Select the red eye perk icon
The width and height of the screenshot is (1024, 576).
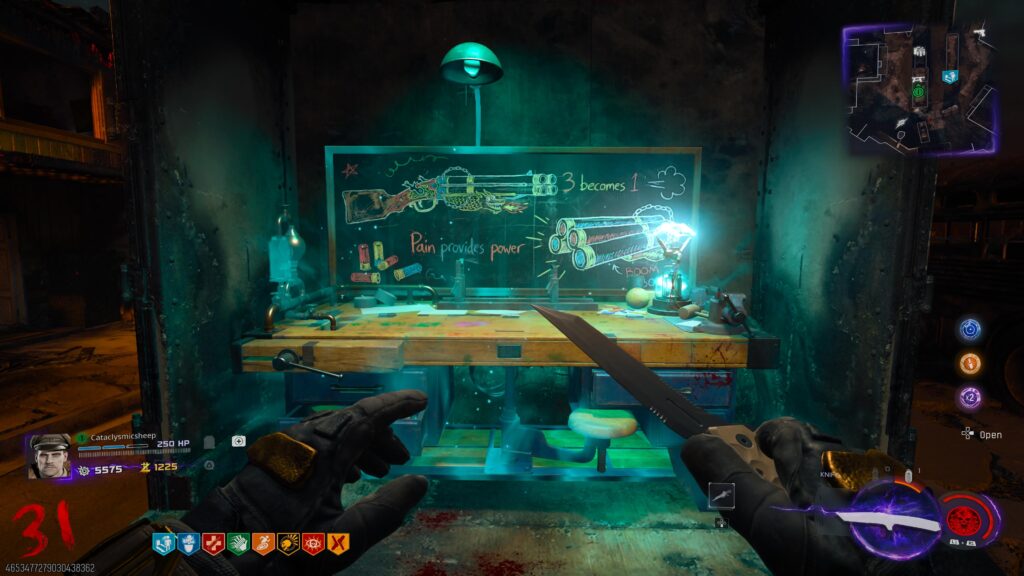coord(313,543)
